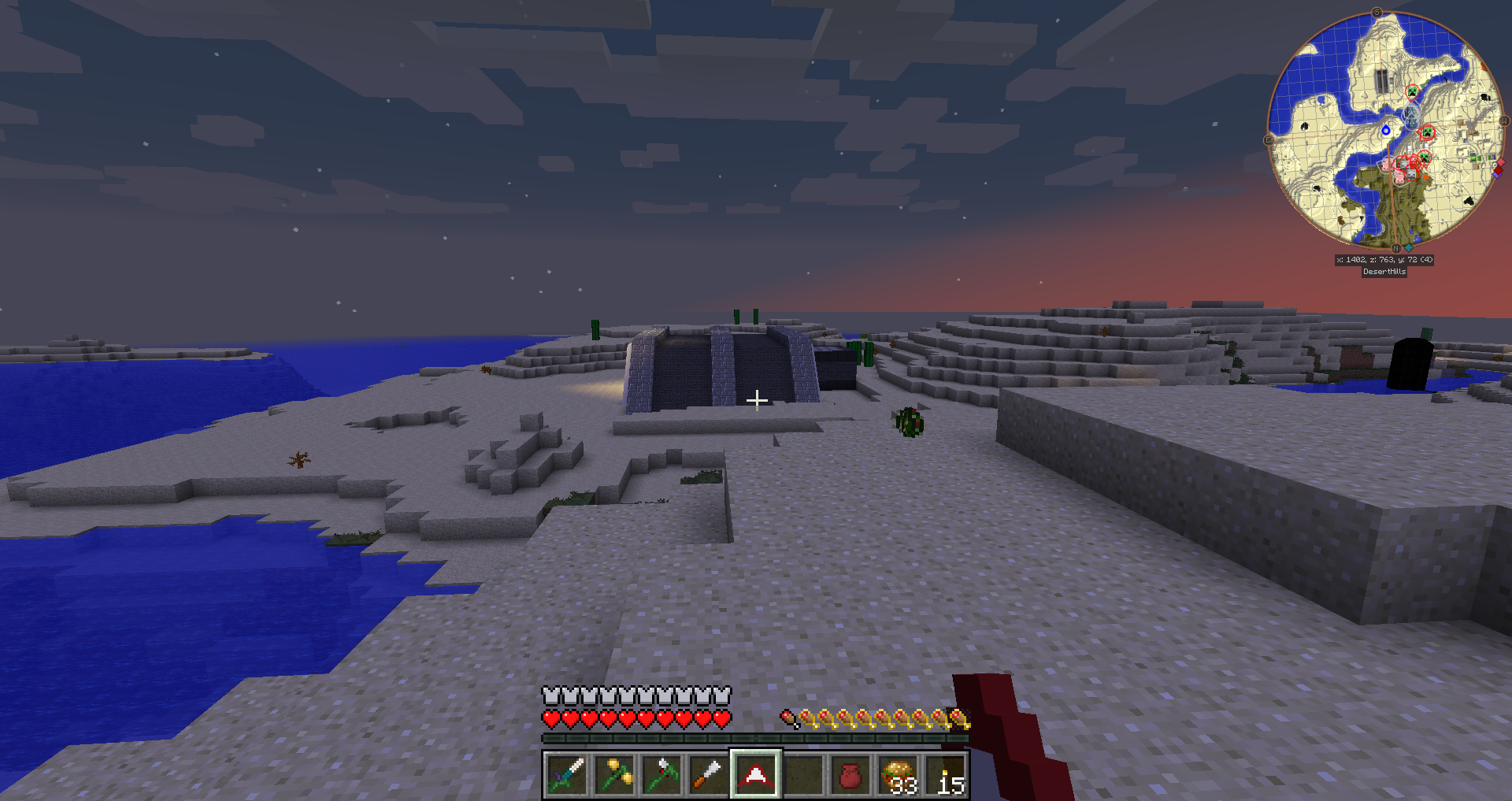Open the circular minimap
Screen dimensions: 1512x801
click(x=1384, y=129)
